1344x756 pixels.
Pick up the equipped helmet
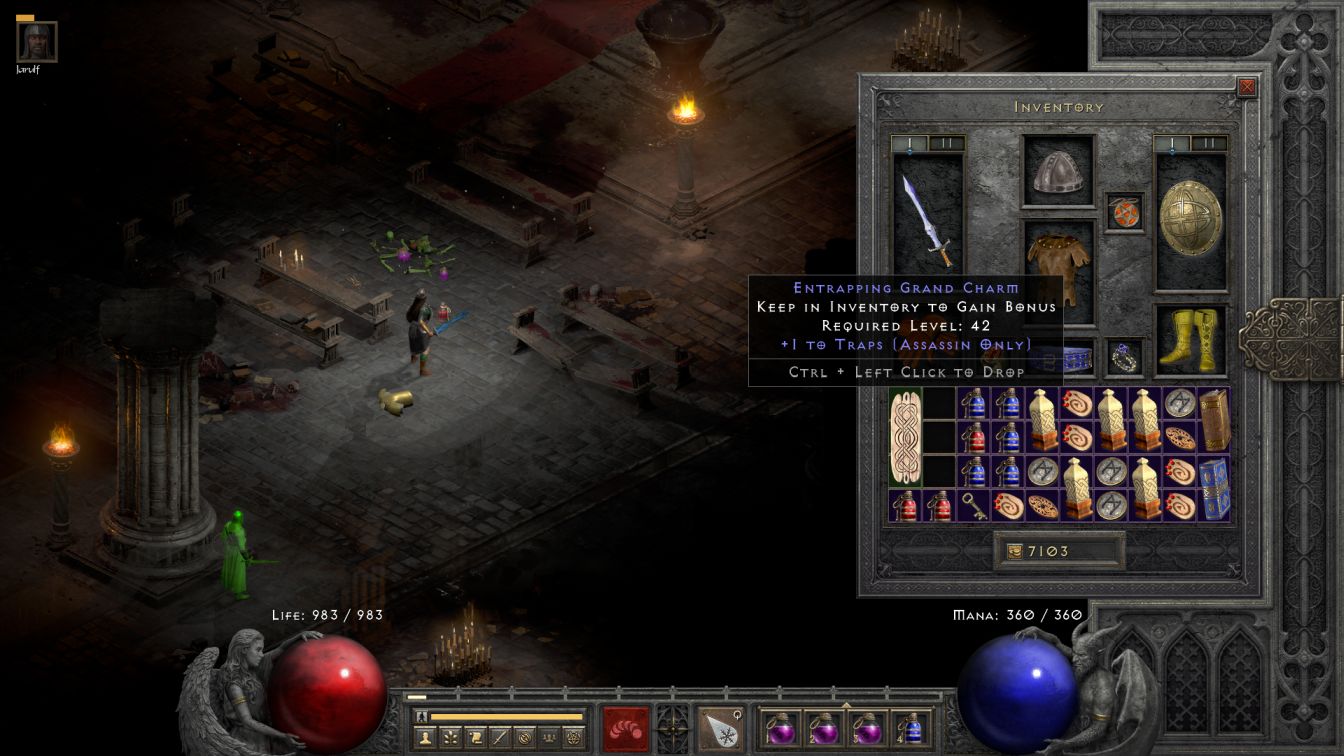point(1058,174)
